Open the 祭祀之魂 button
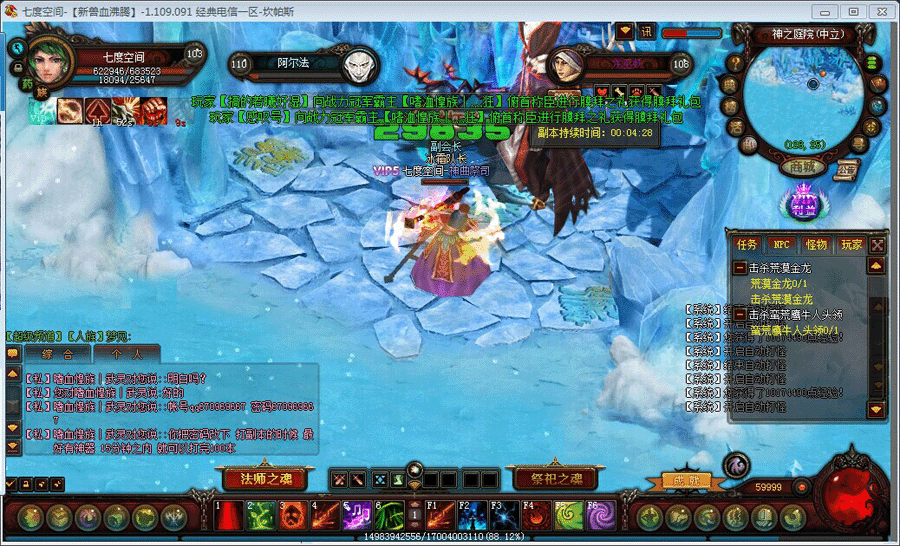 tap(549, 478)
